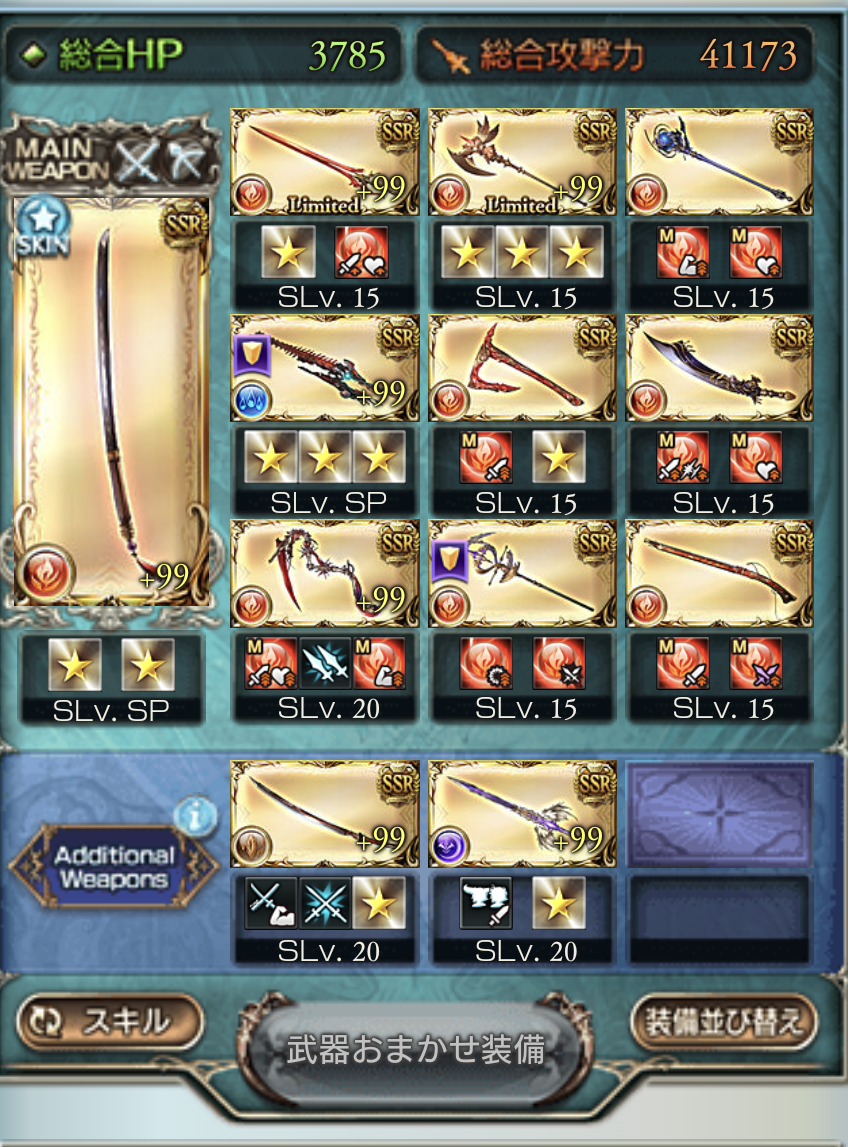
Task: Open the スキル skill toggle button
Action: 110,1021
